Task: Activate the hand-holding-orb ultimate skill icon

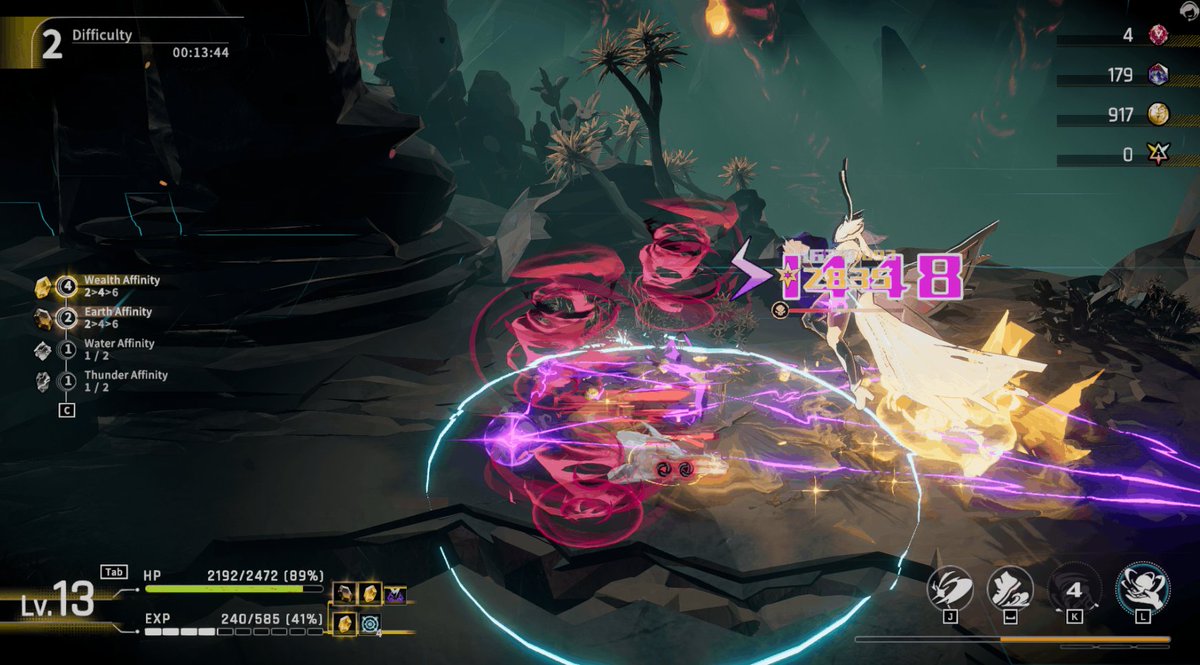Action: pos(1140,586)
